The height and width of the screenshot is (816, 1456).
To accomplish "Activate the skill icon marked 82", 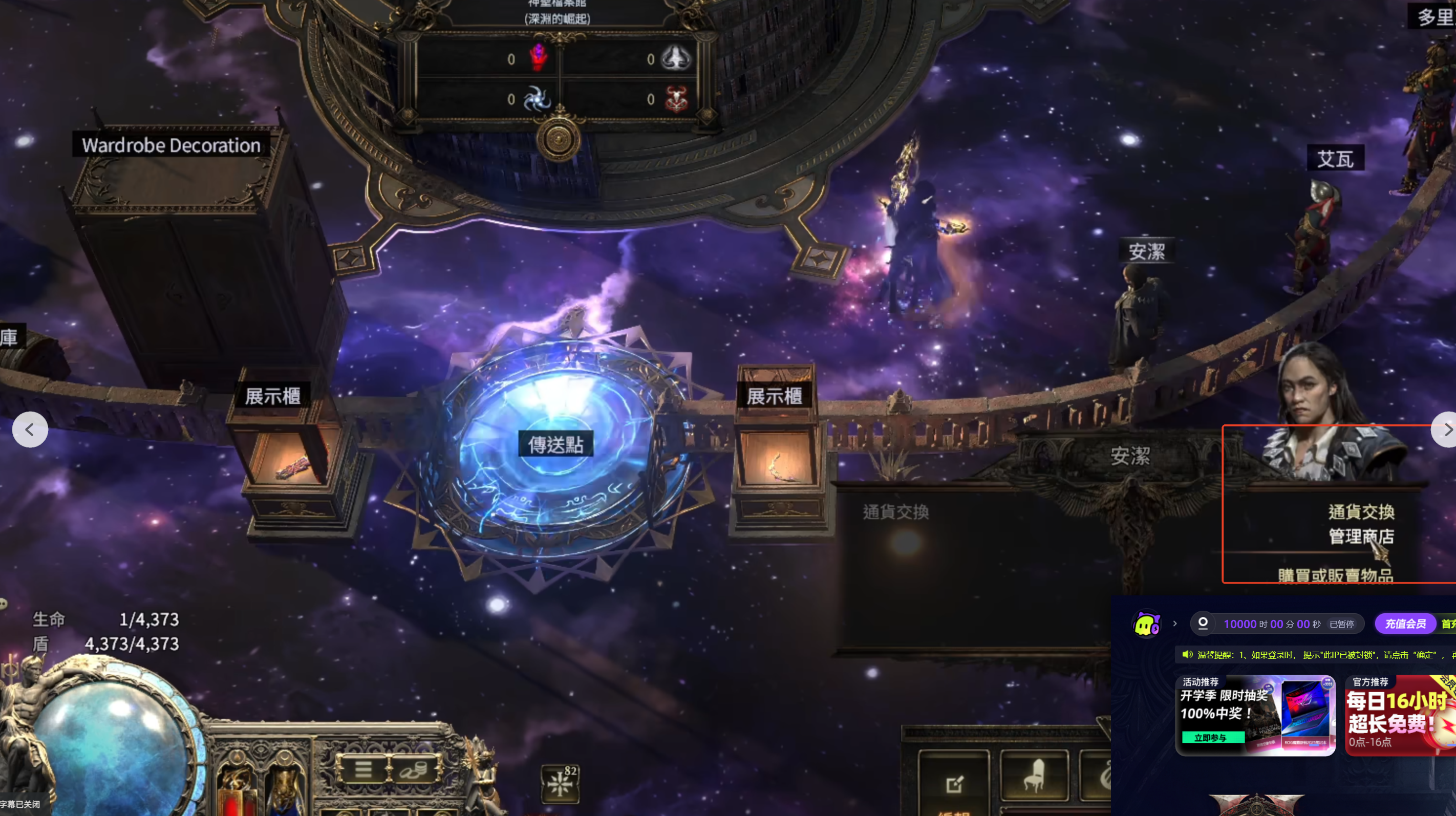I will click(x=560, y=784).
